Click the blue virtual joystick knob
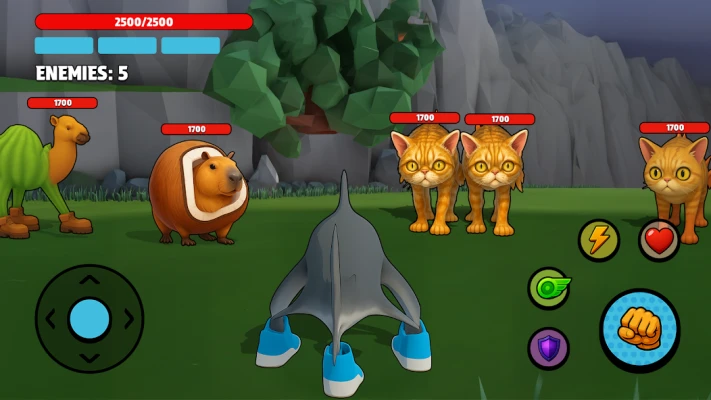The height and width of the screenshot is (400, 711). pyautogui.click(x=90, y=318)
